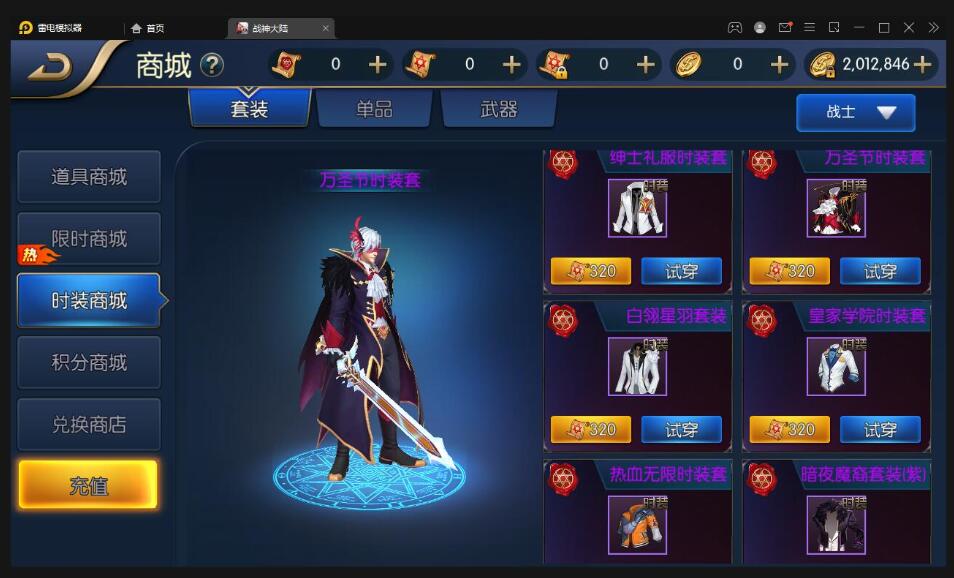
Task: Select the 暗夜魔裔套装(紫) outfit thumbnail
Action: pyautogui.click(x=836, y=523)
